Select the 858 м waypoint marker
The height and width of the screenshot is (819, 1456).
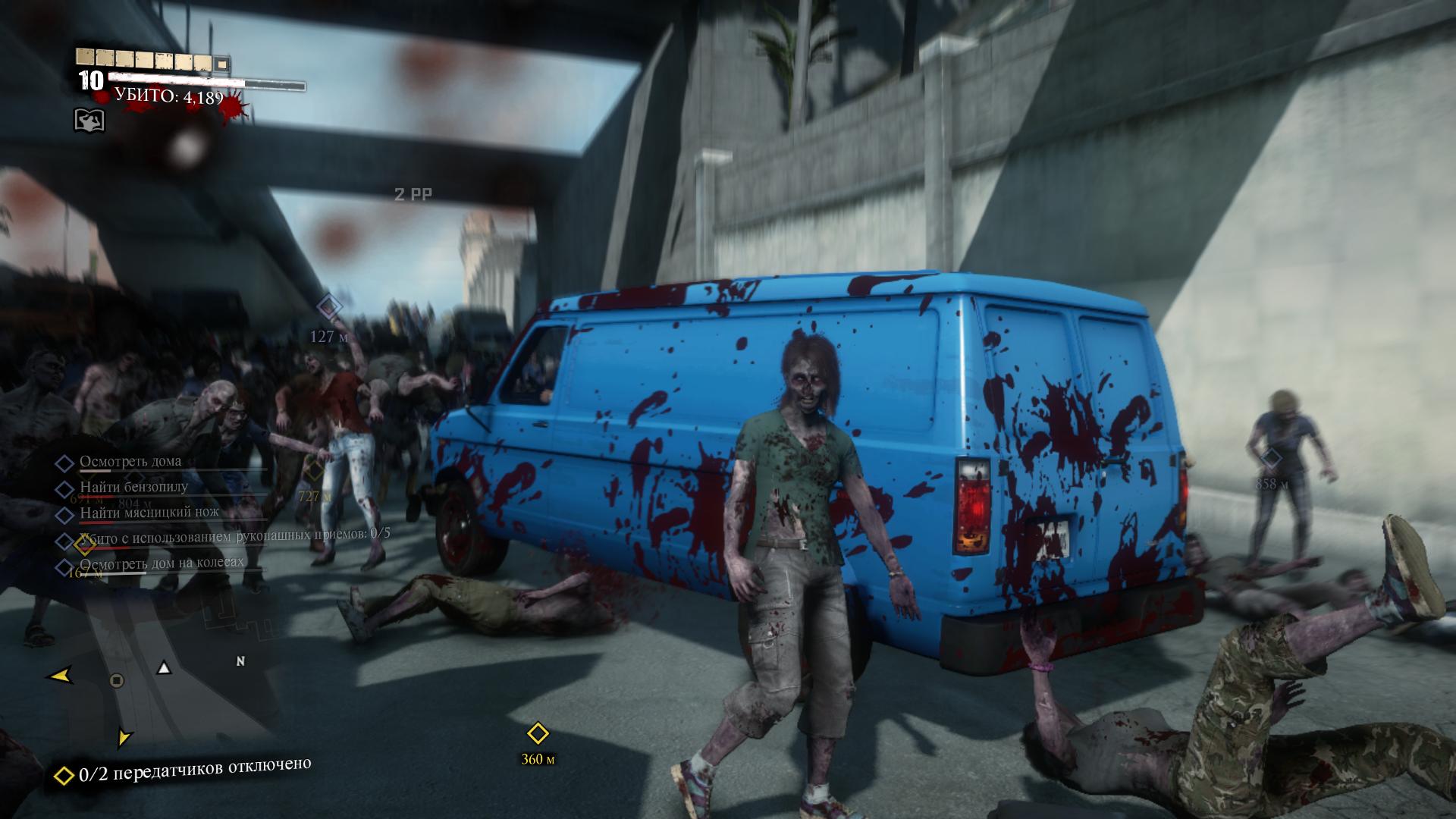[1271, 458]
